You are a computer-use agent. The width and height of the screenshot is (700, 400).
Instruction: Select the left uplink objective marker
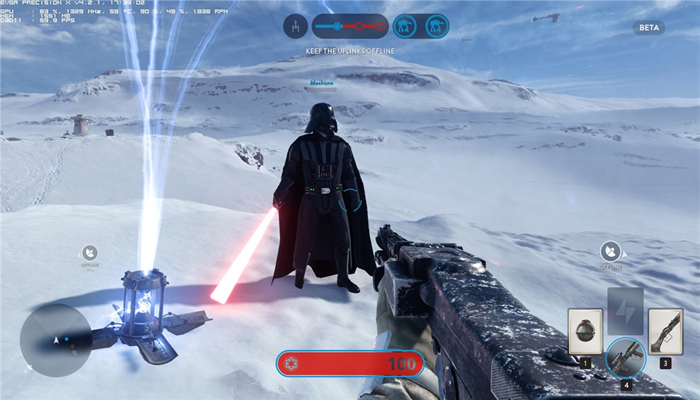[91, 254]
